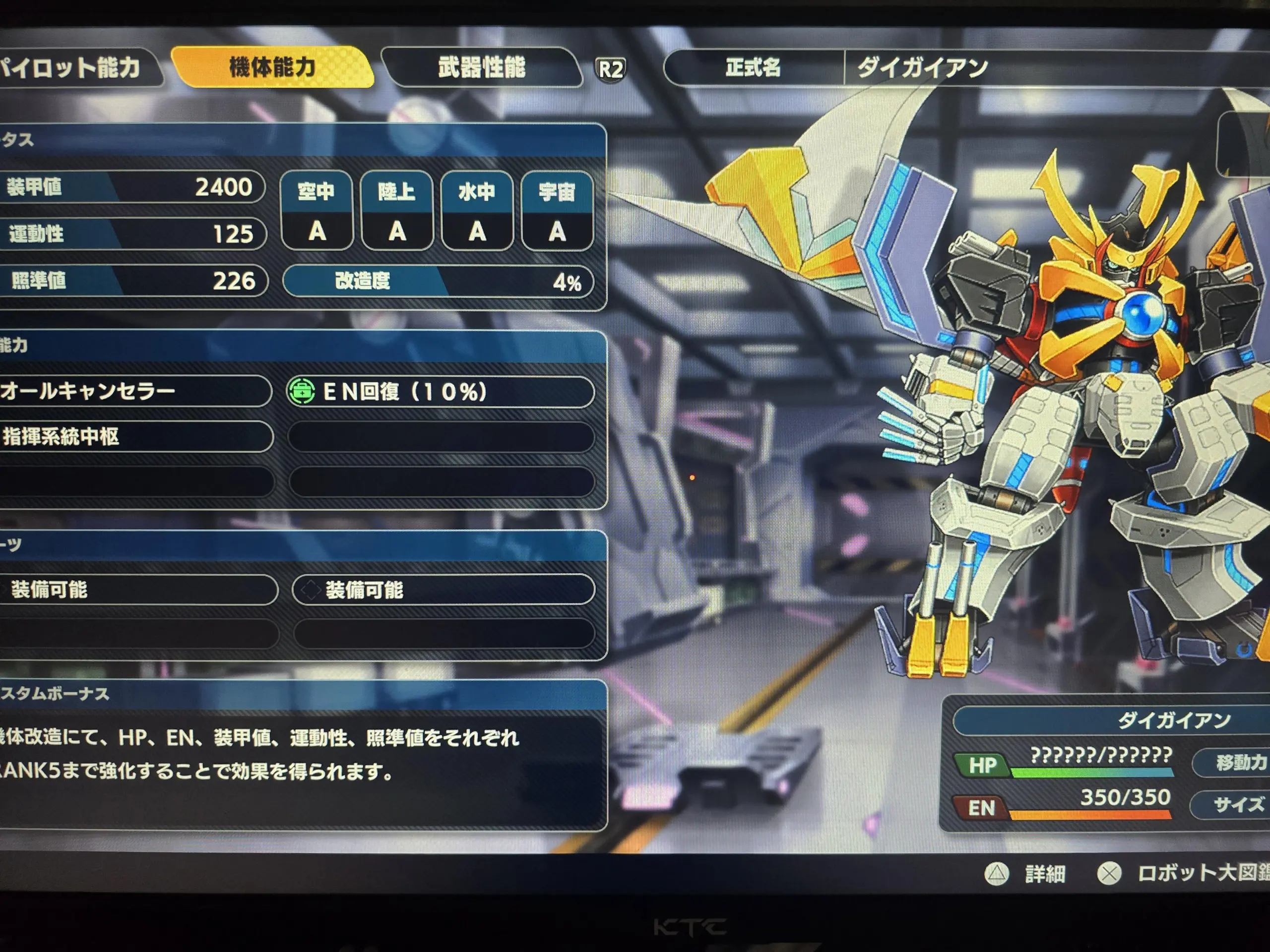Select the EN回復(10%) ability entry
This screenshot has width=1270, height=952.
[x=440, y=392]
